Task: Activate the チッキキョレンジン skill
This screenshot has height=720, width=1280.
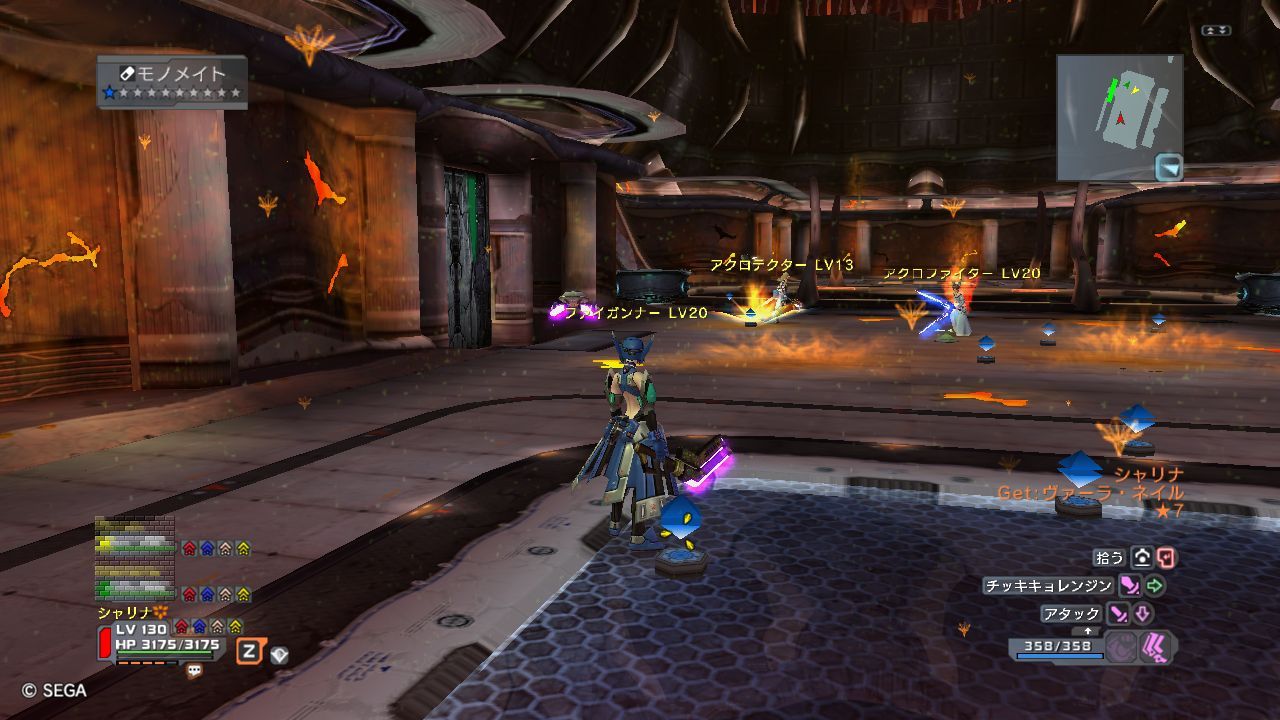Action: pyautogui.click(x=1048, y=586)
